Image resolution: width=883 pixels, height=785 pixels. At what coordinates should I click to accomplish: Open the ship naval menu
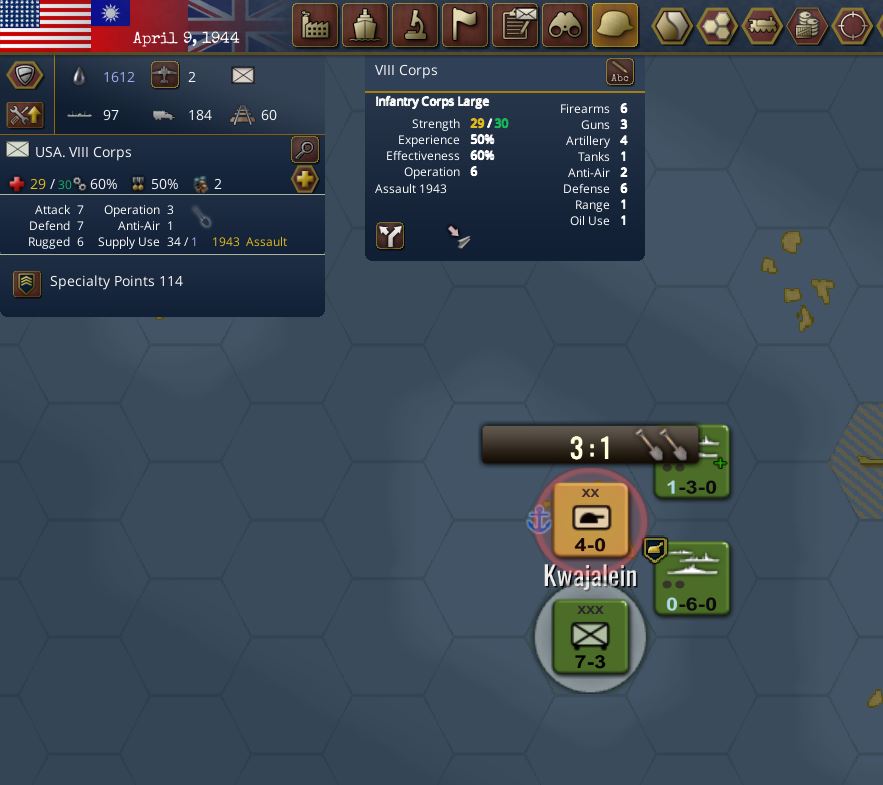[365, 25]
